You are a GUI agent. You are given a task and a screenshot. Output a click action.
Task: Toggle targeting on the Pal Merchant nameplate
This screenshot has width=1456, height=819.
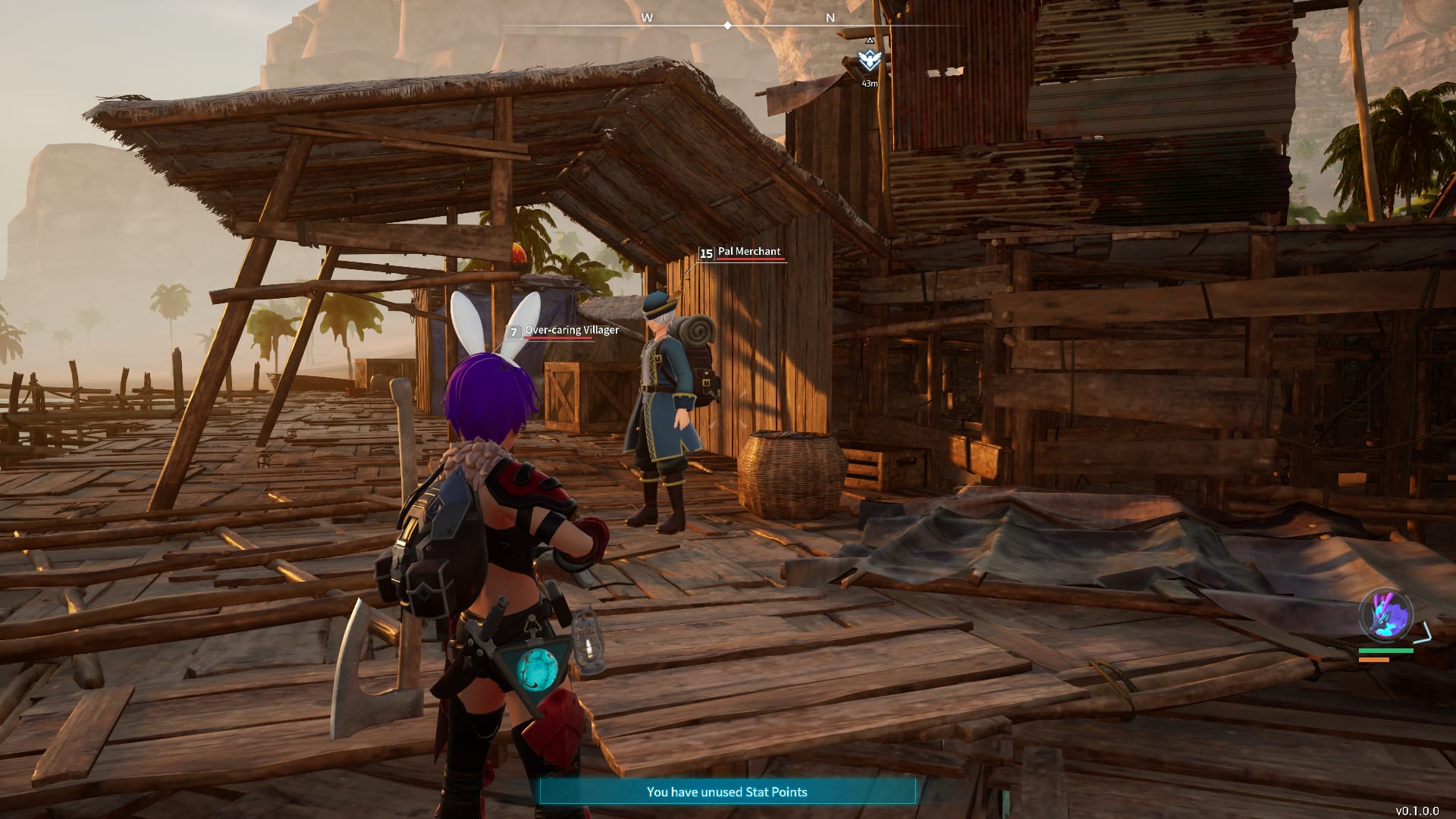[x=748, y=252]
